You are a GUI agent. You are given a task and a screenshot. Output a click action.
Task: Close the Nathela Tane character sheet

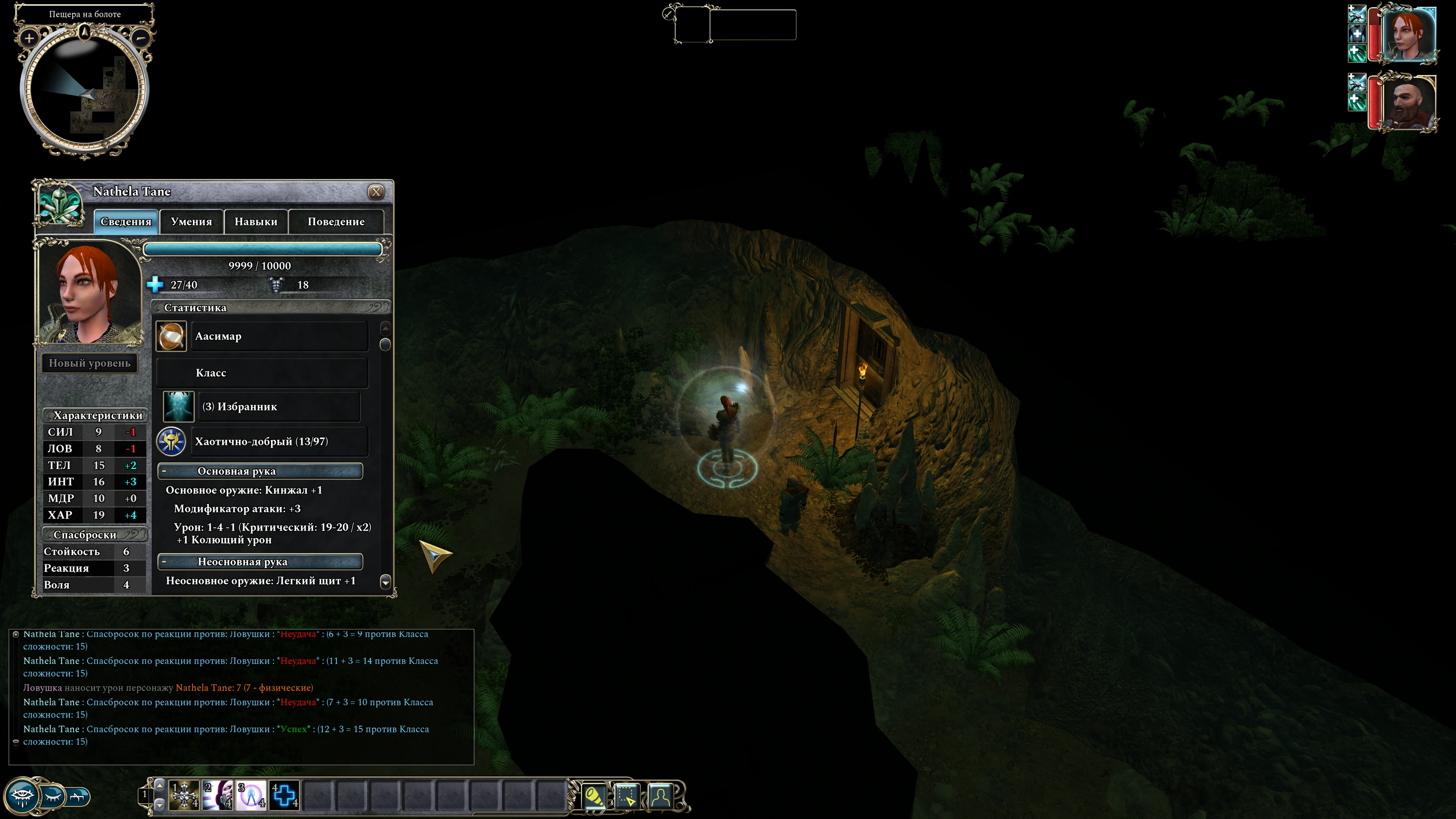(376, 192)
